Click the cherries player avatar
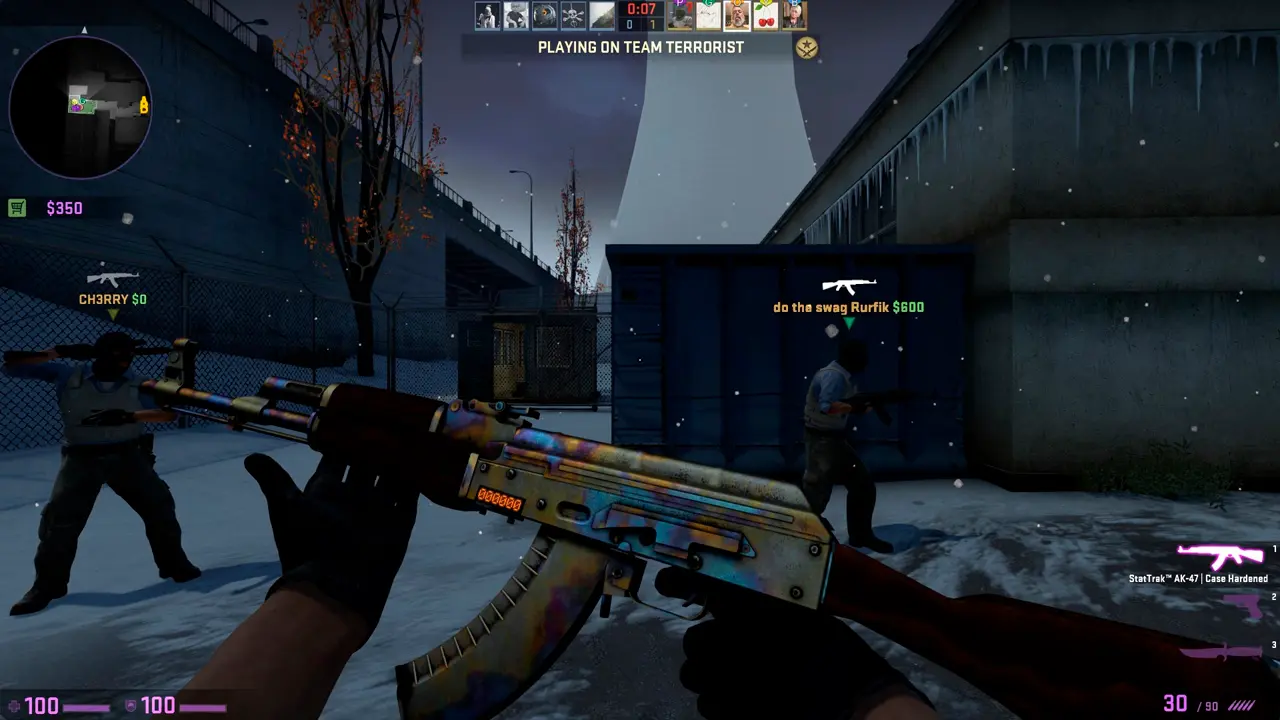The height and width of the screenshot is (720, 1280). point(766,15)
